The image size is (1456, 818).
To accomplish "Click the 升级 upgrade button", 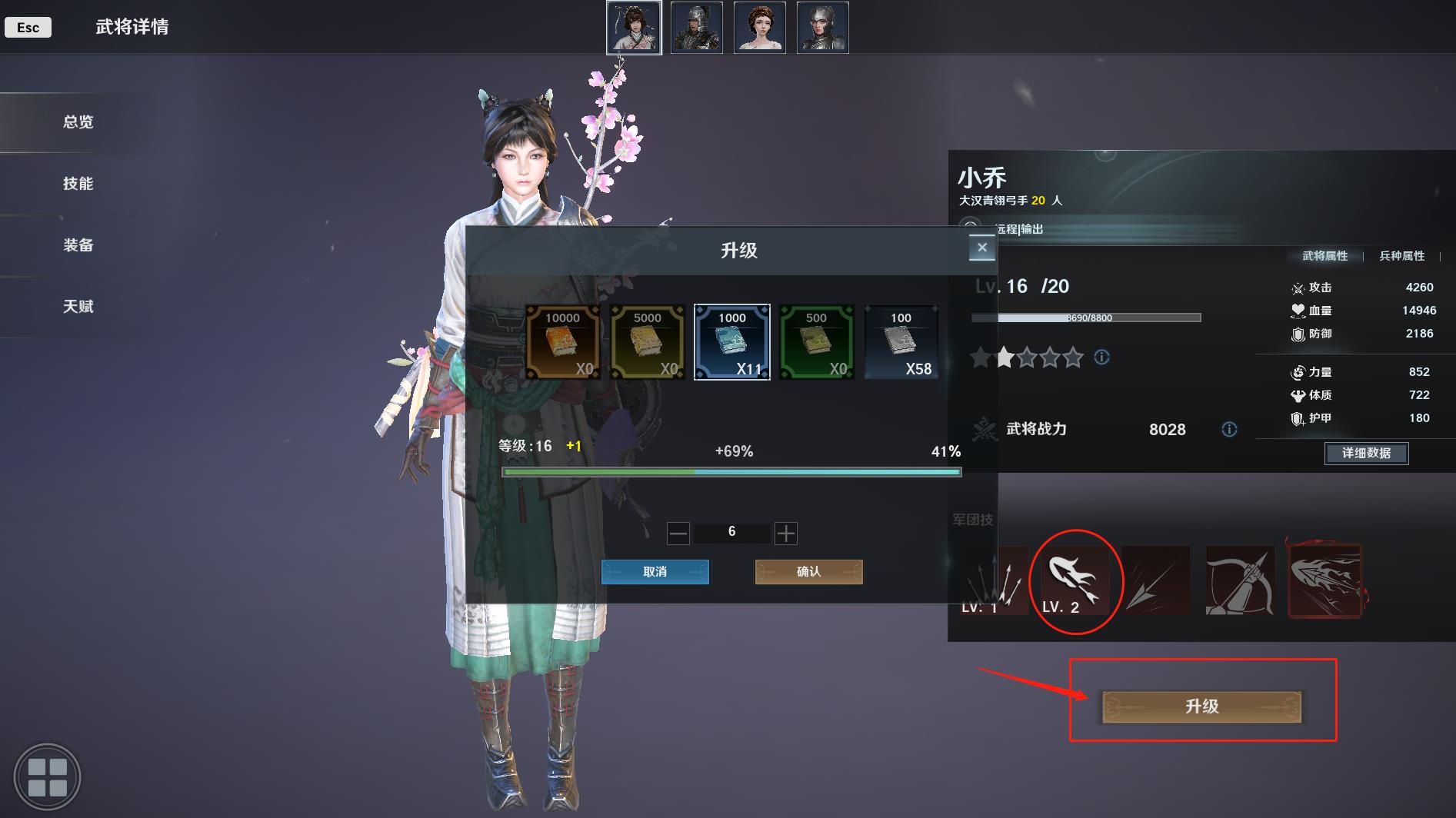I will coord(1201,707).
